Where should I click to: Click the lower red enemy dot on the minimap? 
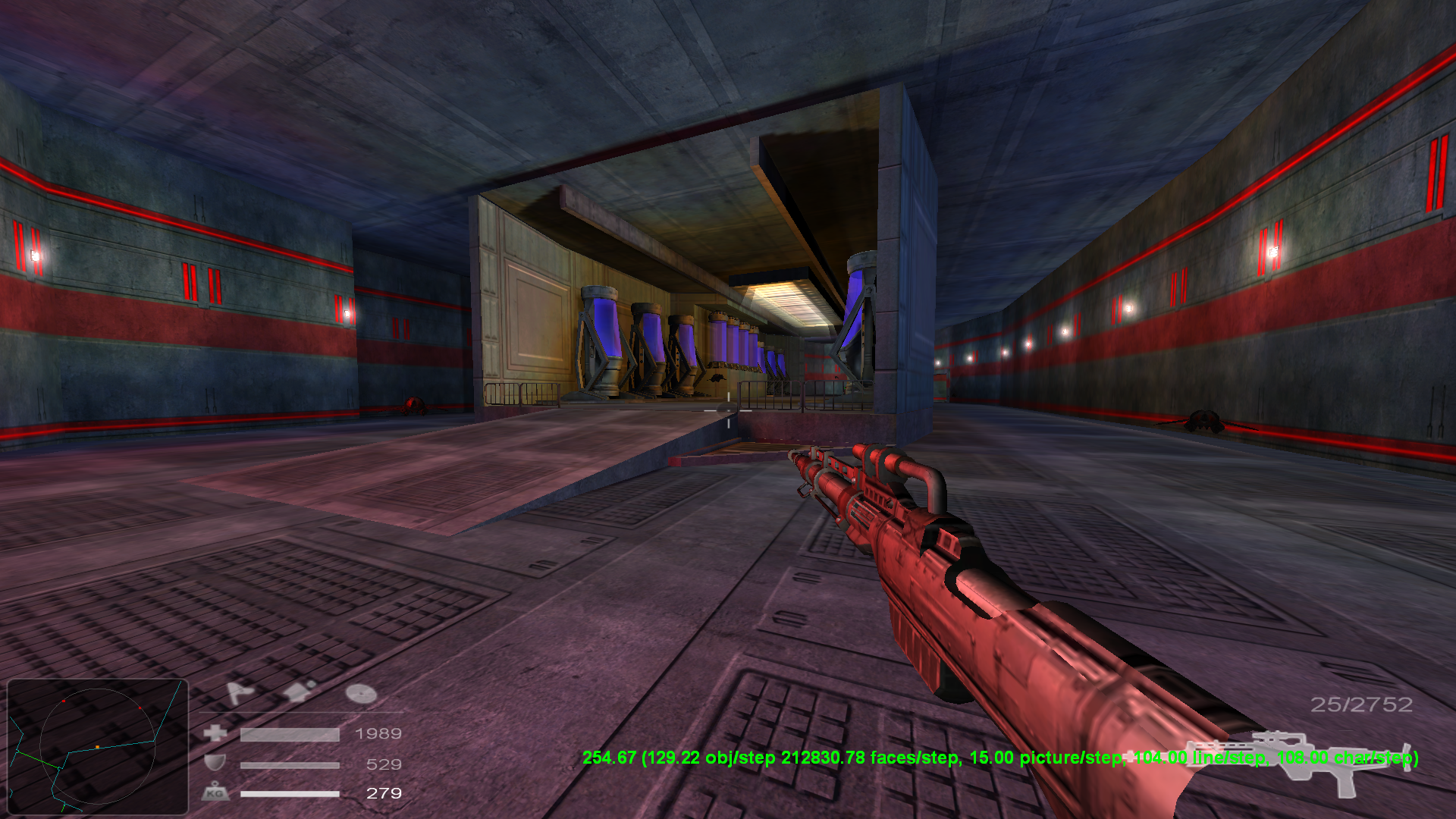(140, 708)
